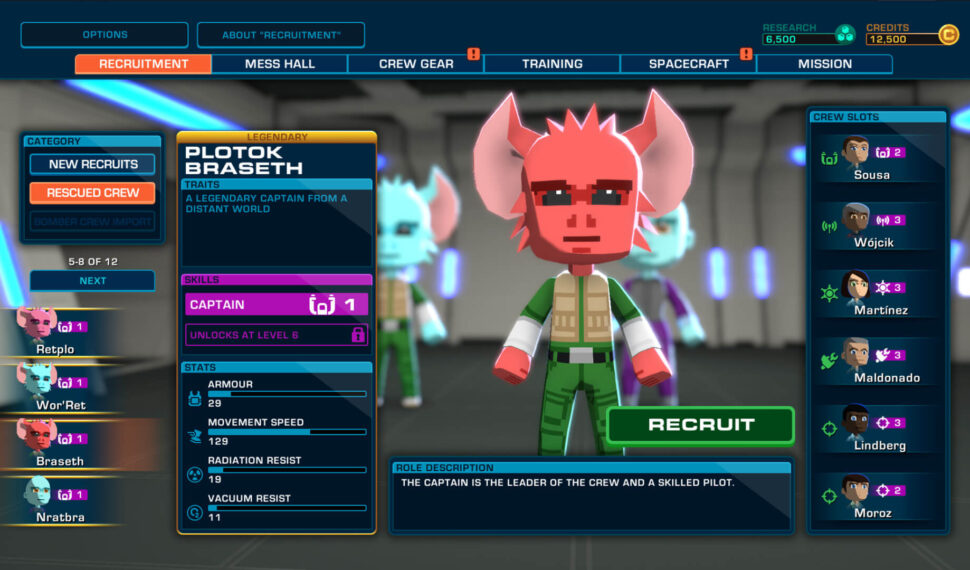Image resolution: width=970 pixels, height=570 pixels.
Task: Open the Training tab
Action: (x=552, y=64)
